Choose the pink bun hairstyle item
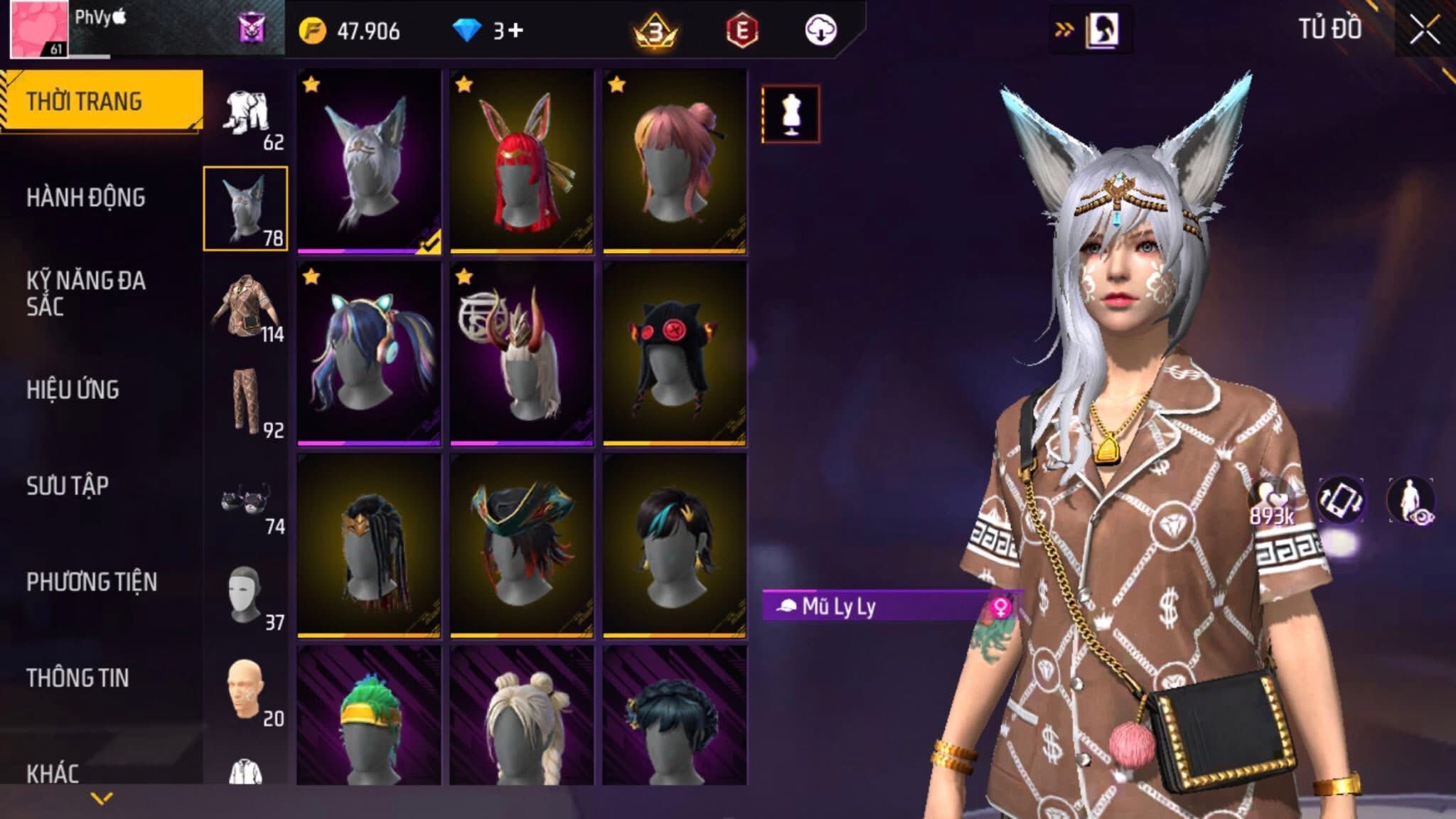The width and height of the screenshot is (1456, 819). point(675,161)
